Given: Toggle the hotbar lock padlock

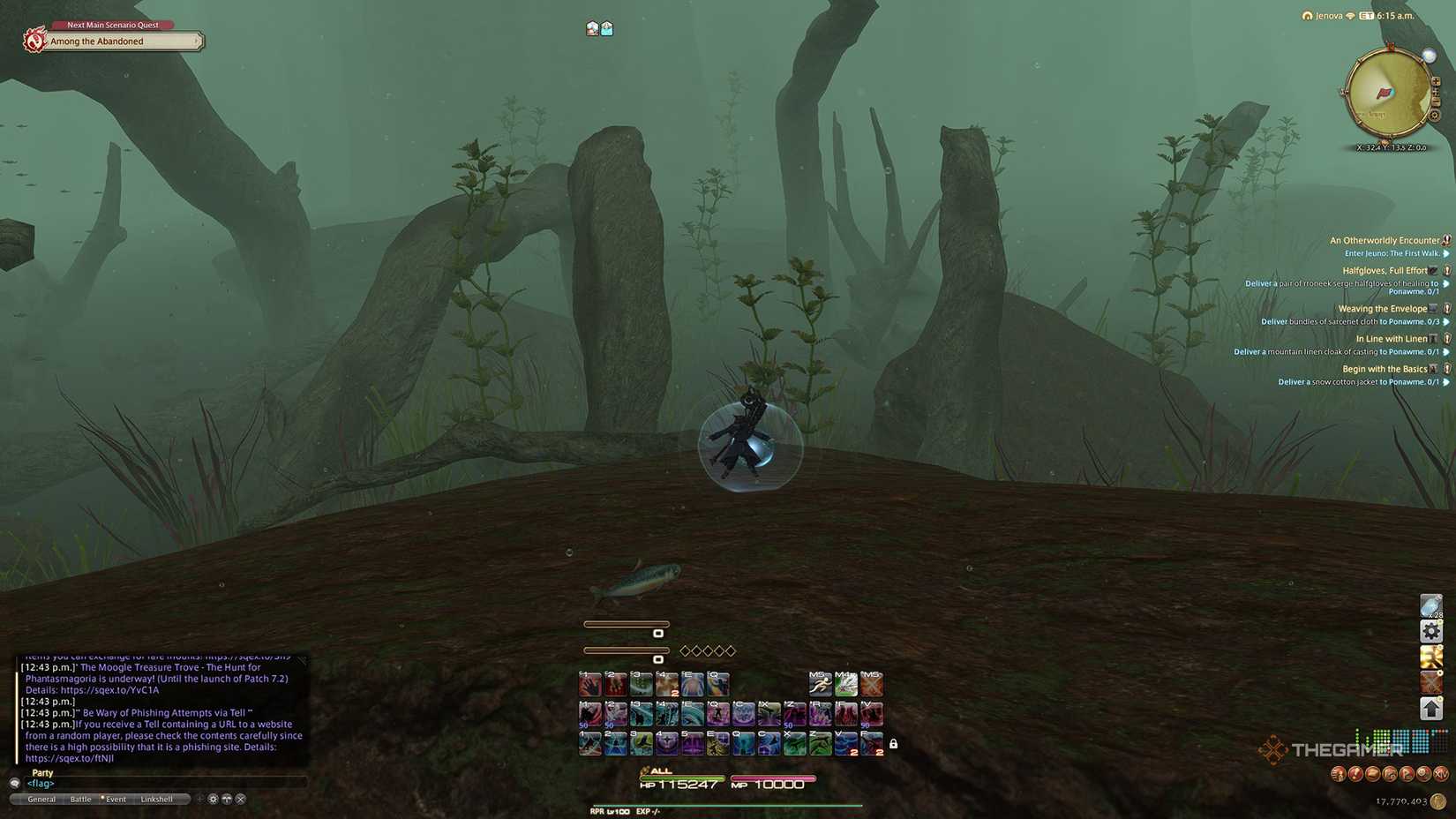Looking at the screenshot, I should coord(894,744).
